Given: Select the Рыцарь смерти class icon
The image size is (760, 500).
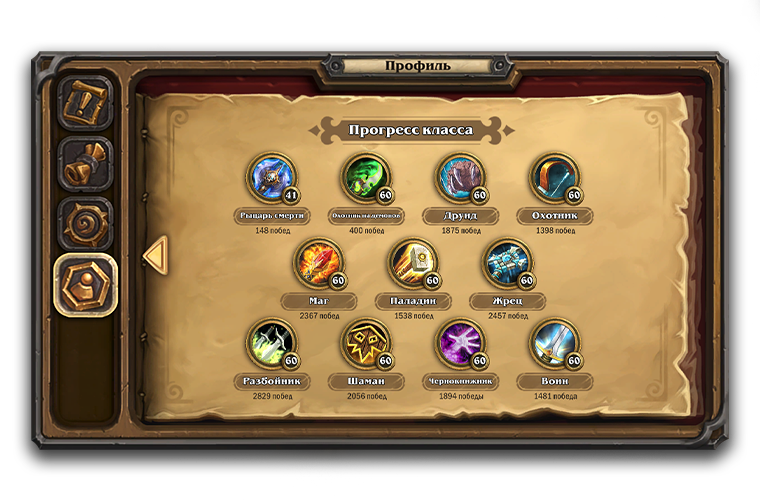Looking at the screenshot, I should (271, 178).
